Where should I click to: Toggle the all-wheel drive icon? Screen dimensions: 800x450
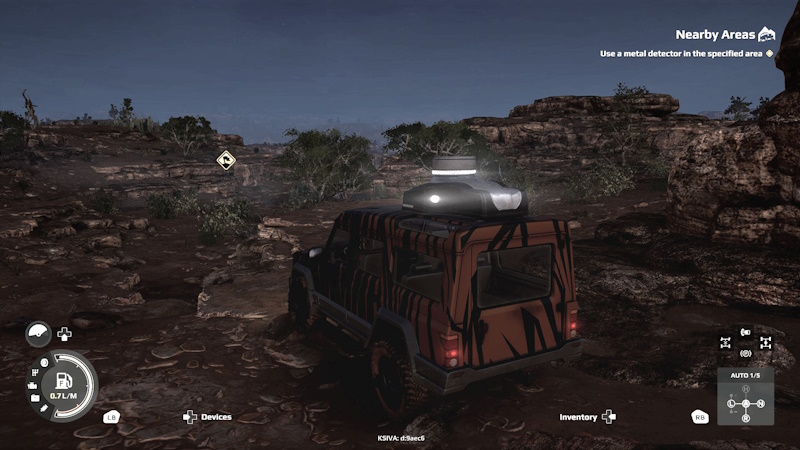coord(726,342)
